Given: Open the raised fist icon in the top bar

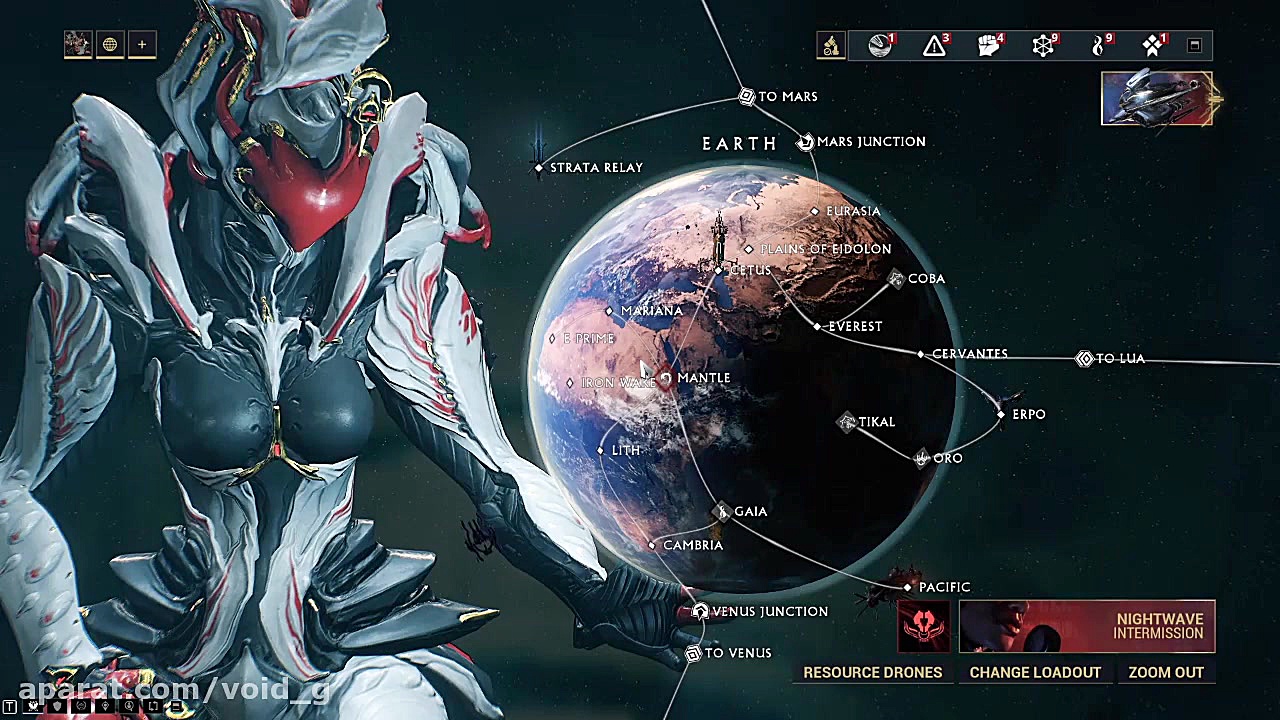Looking at the screenshot, I should click(988, 45).
